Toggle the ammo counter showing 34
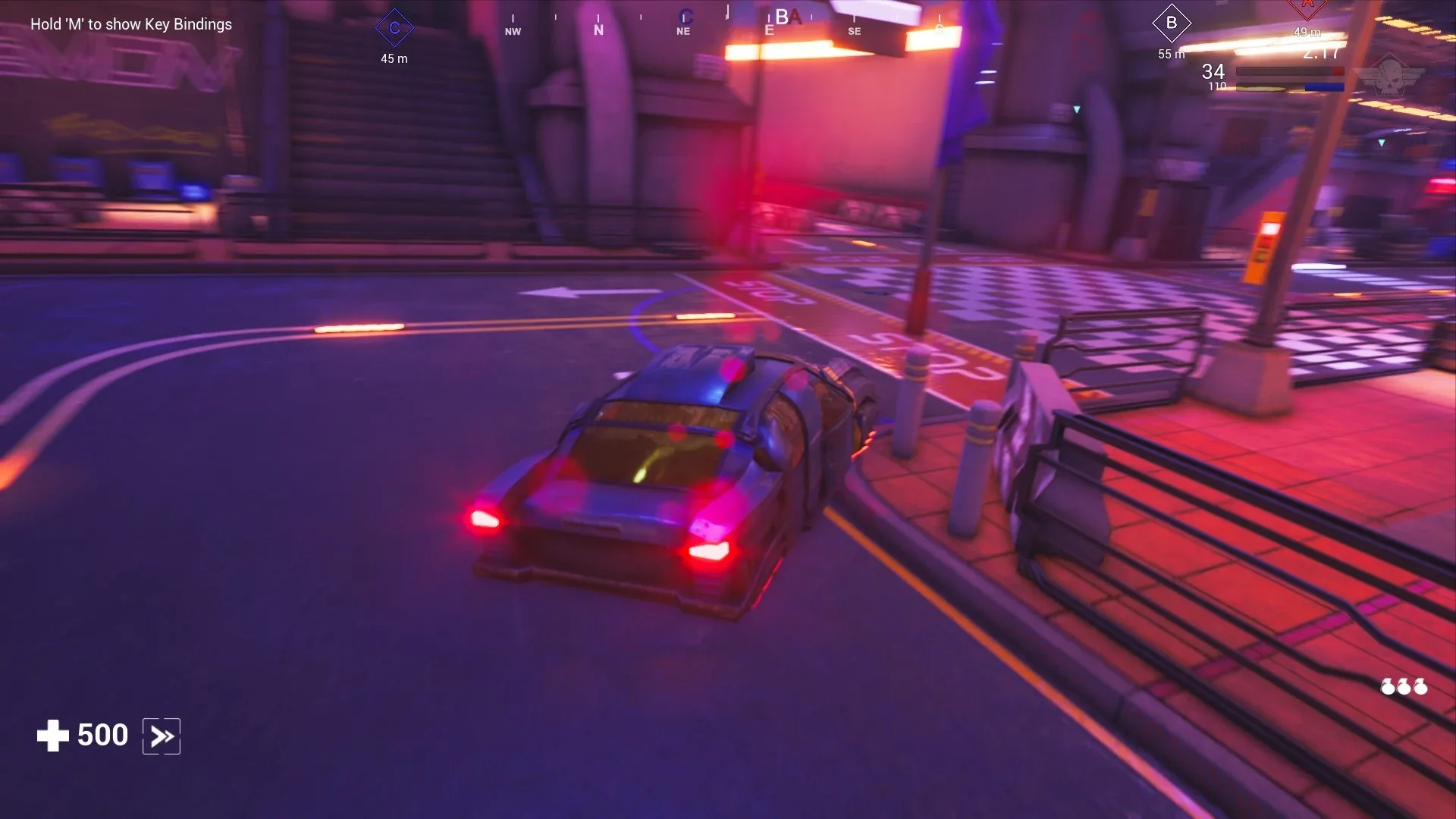 point(1213,72)
